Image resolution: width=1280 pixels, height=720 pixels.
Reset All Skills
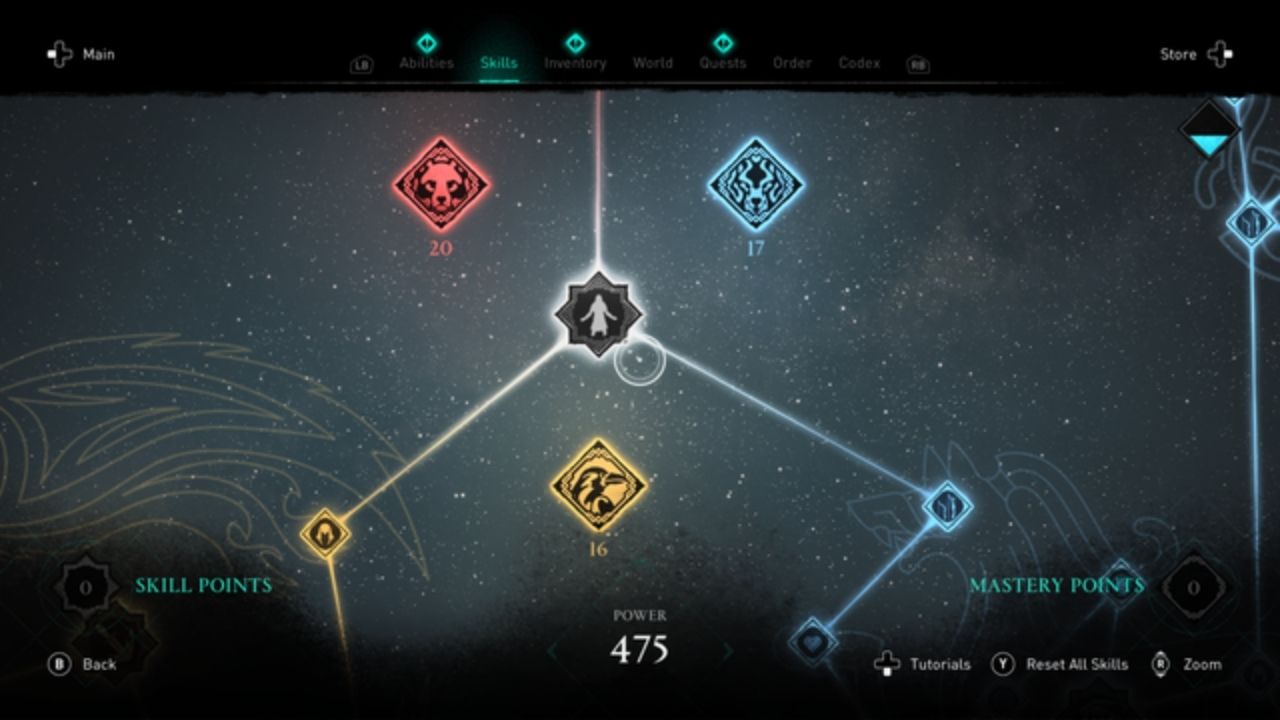tap(1060, 664)
